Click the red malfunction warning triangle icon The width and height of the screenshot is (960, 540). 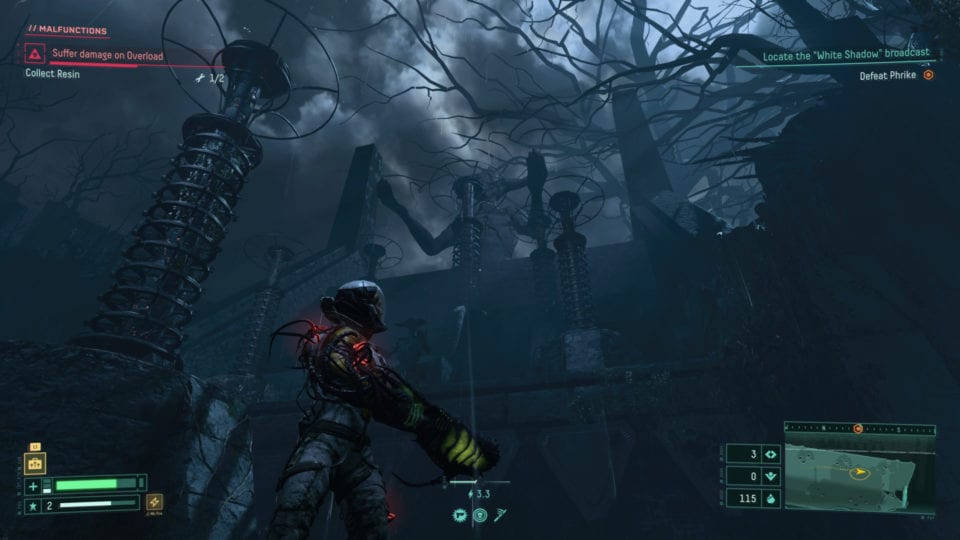pos(35,54)
